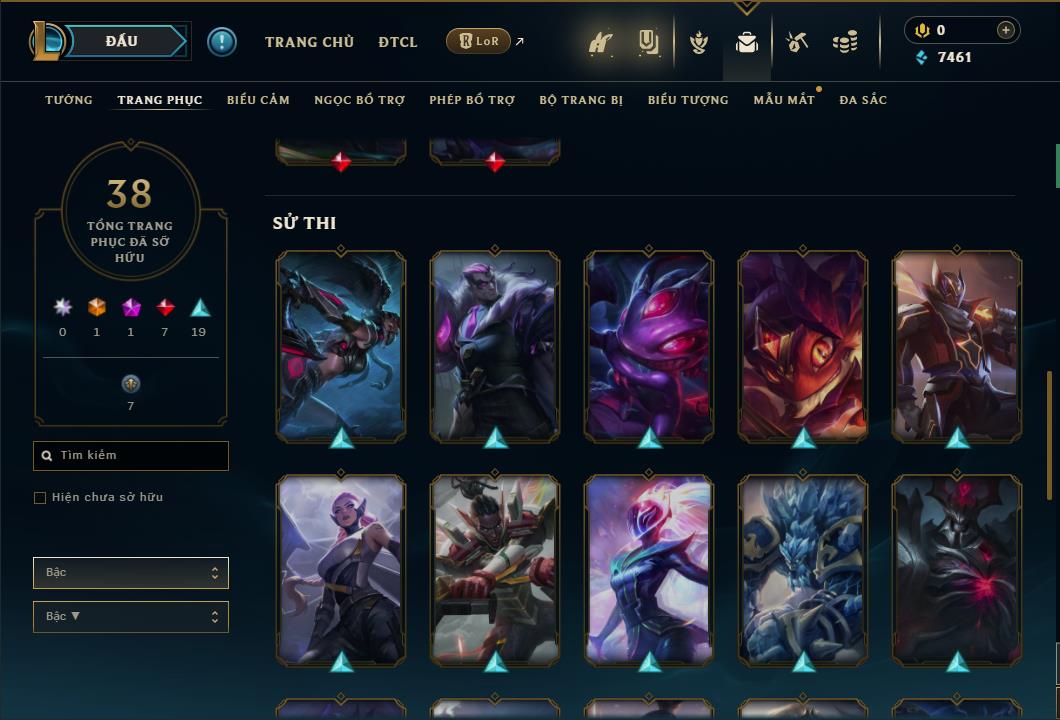Open the Bậc ▼ sort dropdown
Image resolution: width=1060 pixels, height=720 pixels.
point(131,617)
